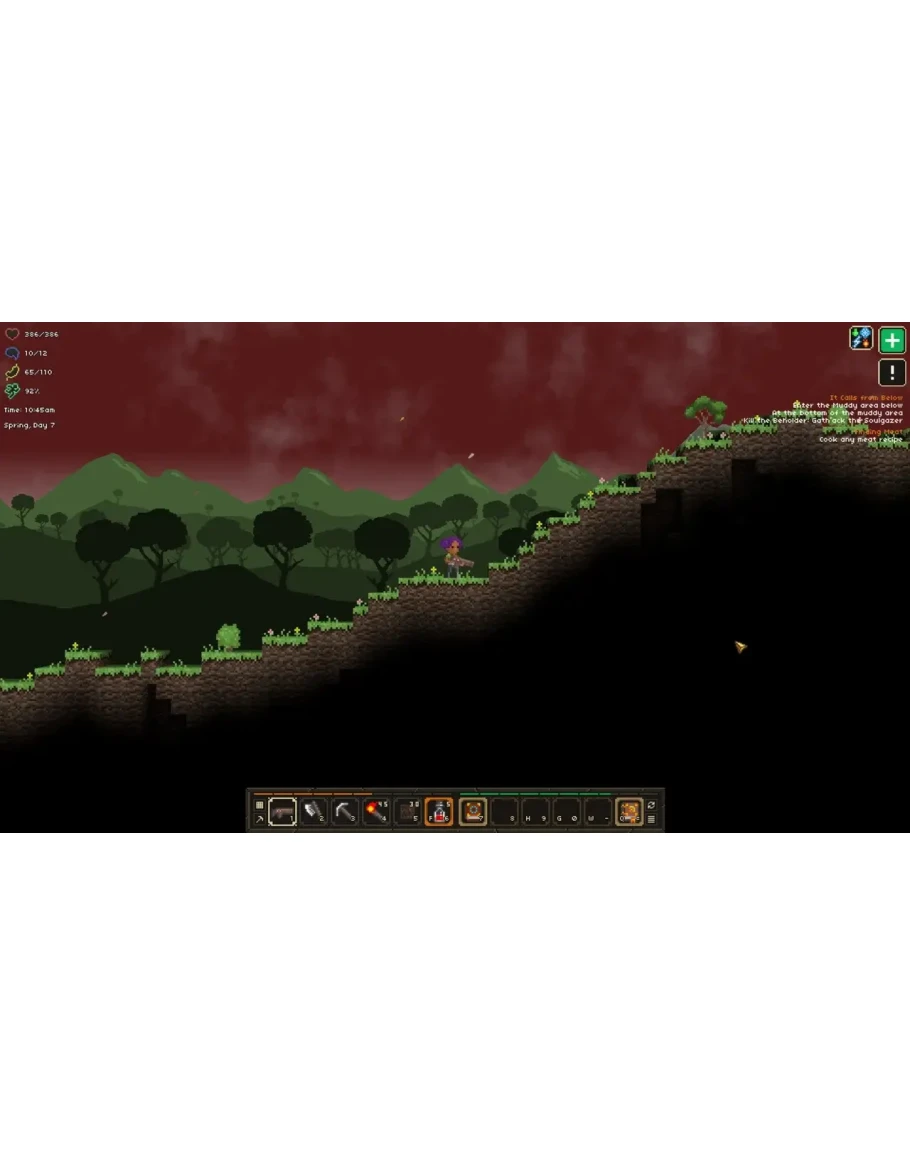Select the book item in slot 7
The height and width of the screenshot is (1155, 910).
(x=472, y=811)
